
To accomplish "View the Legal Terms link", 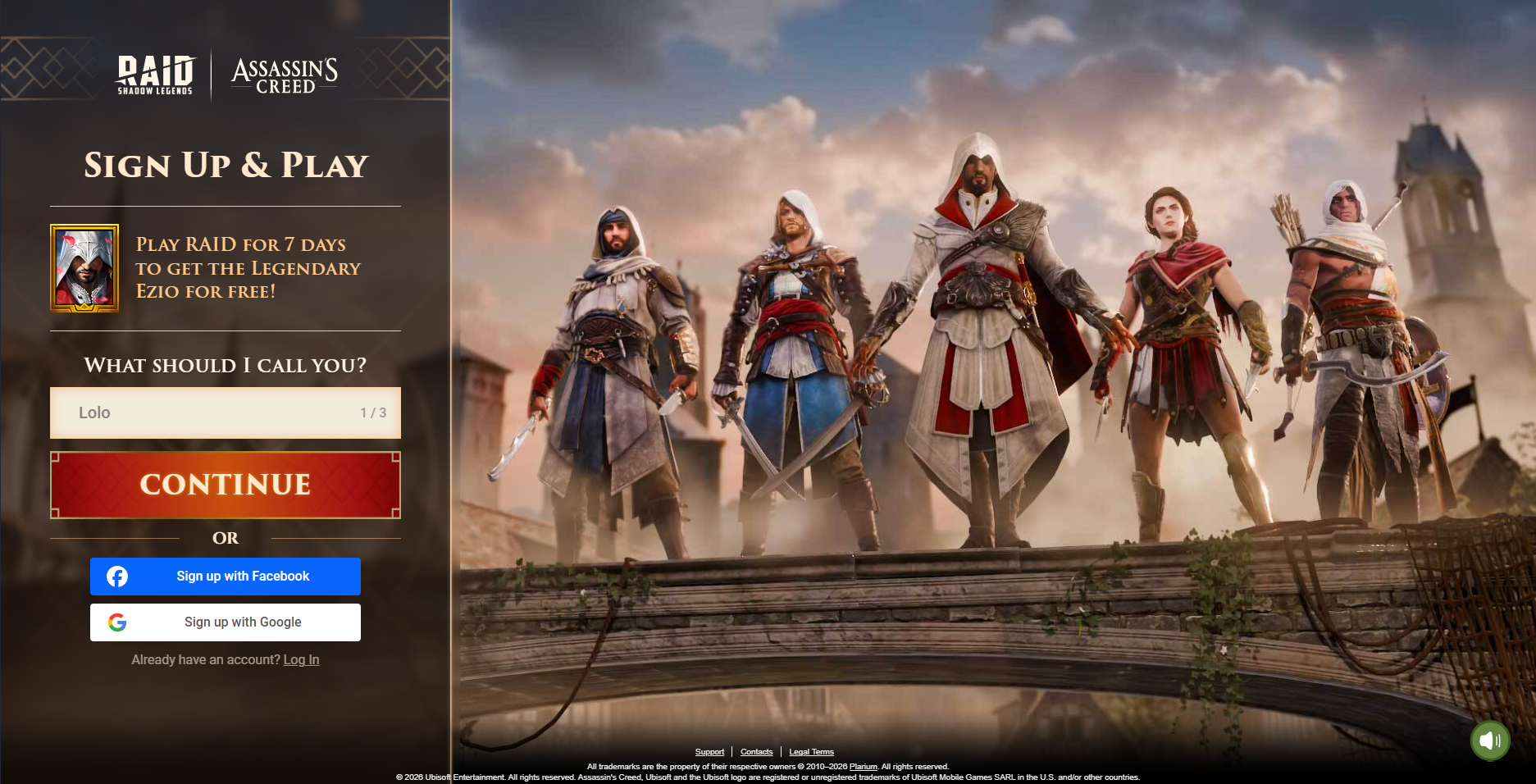I will 811,752.
